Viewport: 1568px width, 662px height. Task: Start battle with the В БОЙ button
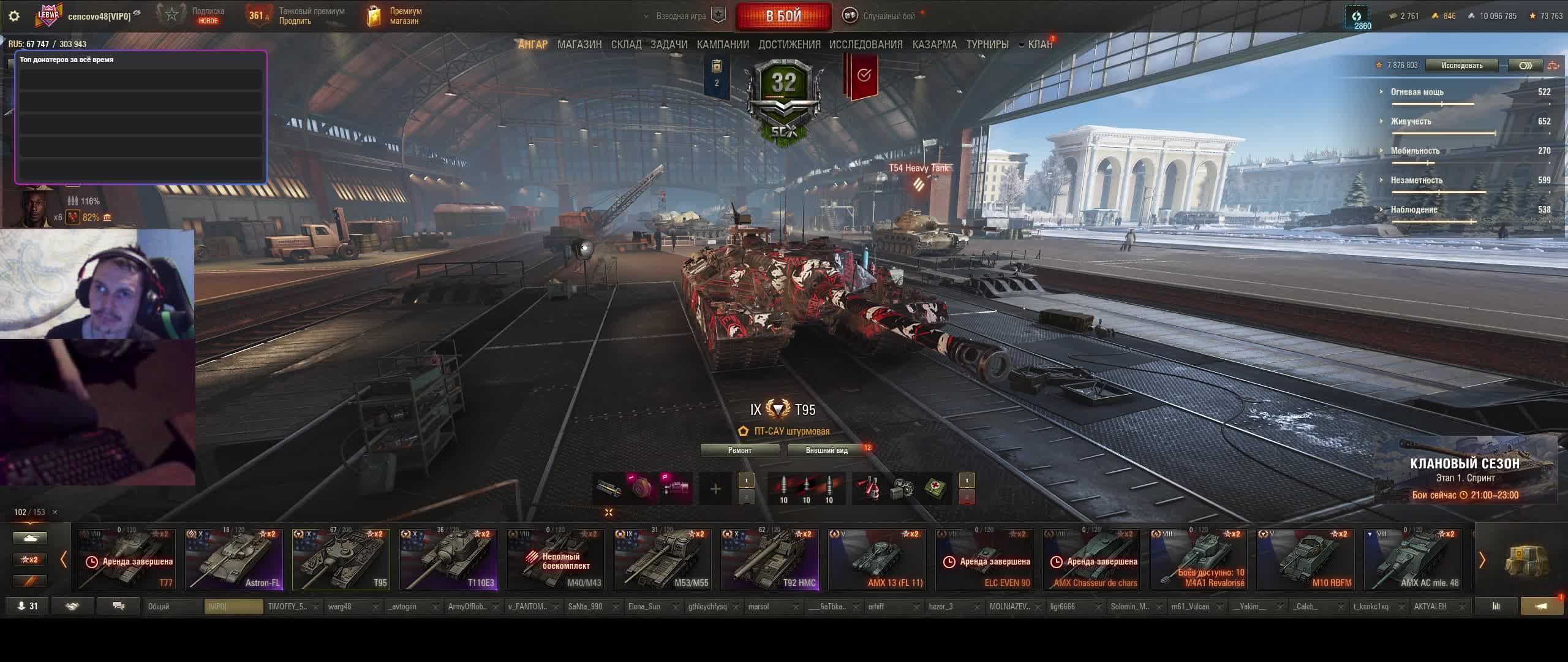pos(783,16)
